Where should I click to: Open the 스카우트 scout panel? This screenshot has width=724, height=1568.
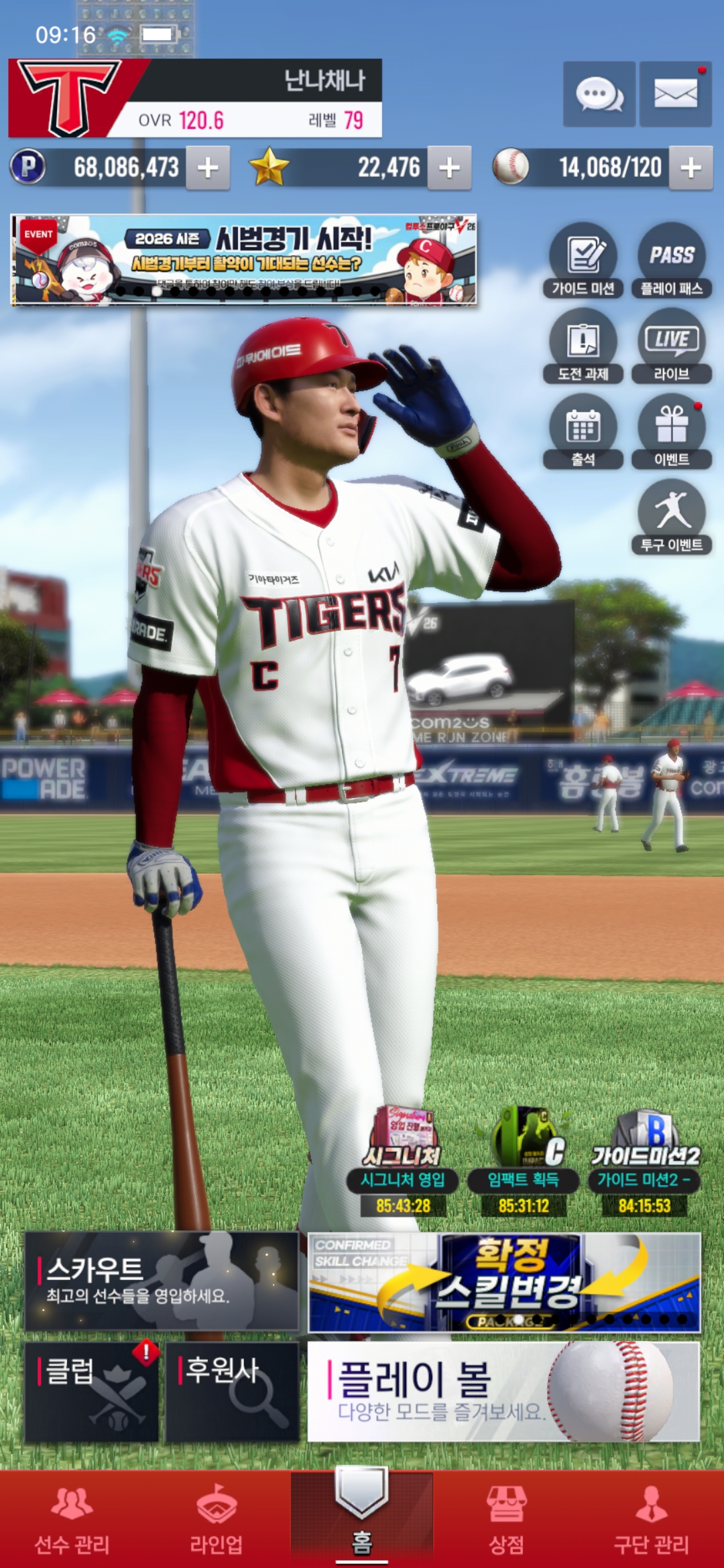pos(162,1281)
